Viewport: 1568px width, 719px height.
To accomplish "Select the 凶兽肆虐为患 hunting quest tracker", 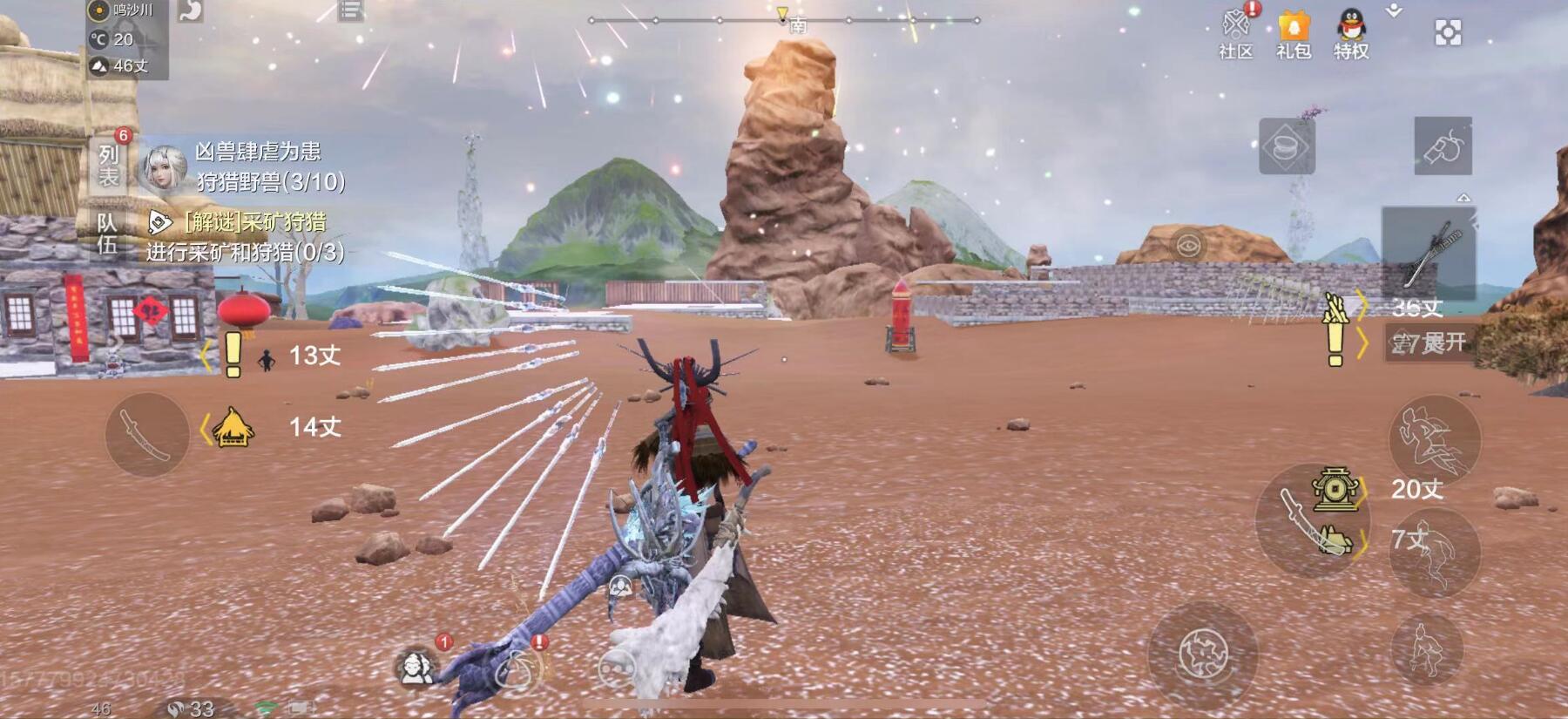I will point(257,166).
